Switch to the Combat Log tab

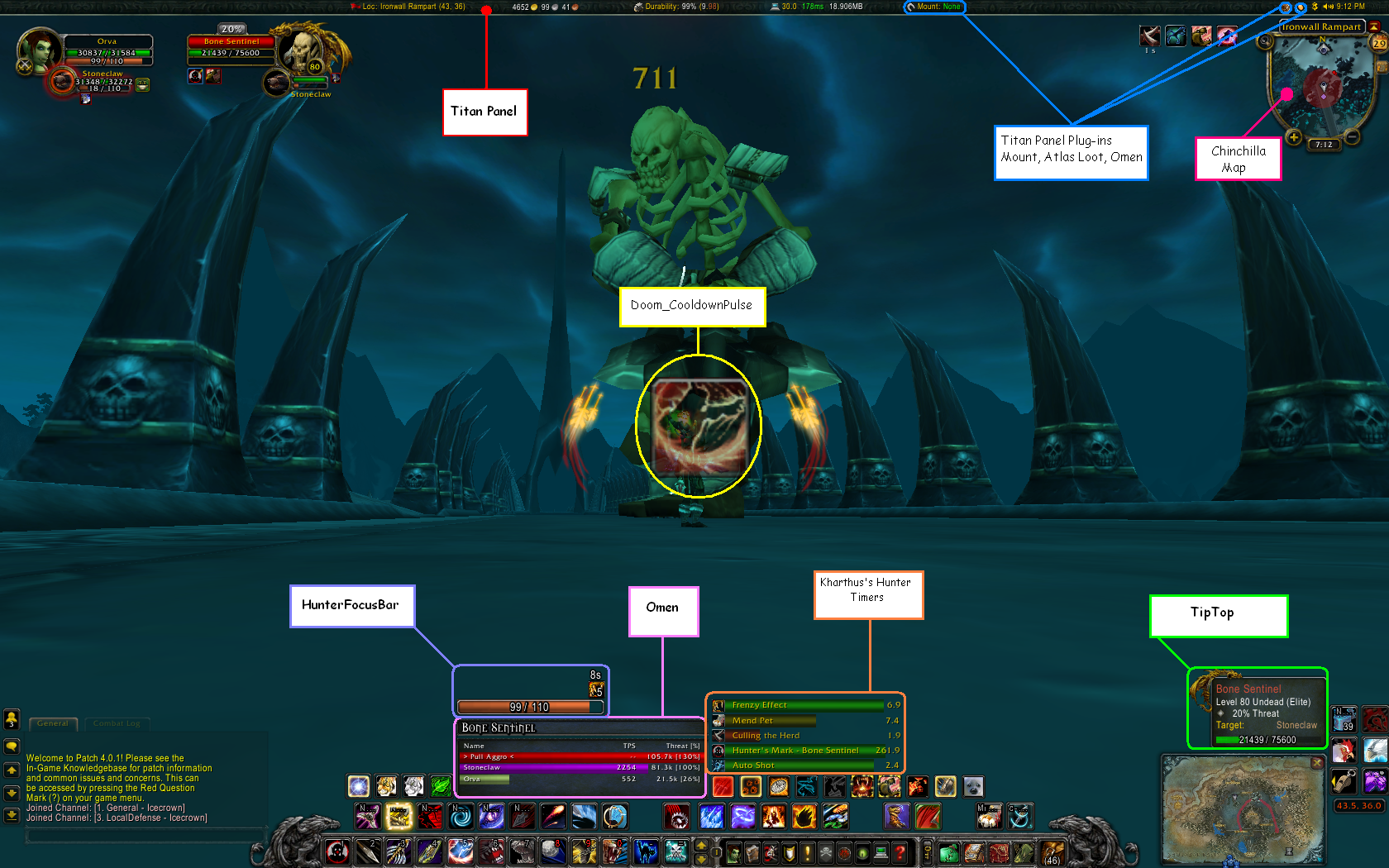click(117, 723)
